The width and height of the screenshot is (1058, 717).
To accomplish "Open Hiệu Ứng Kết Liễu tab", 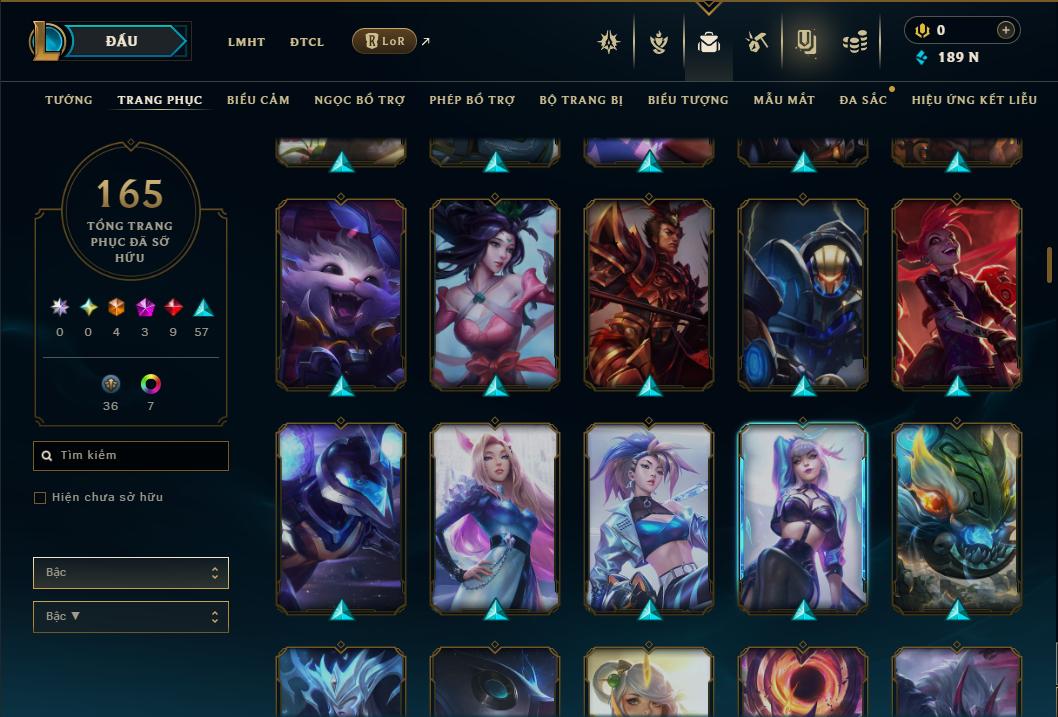I will 974,100.
